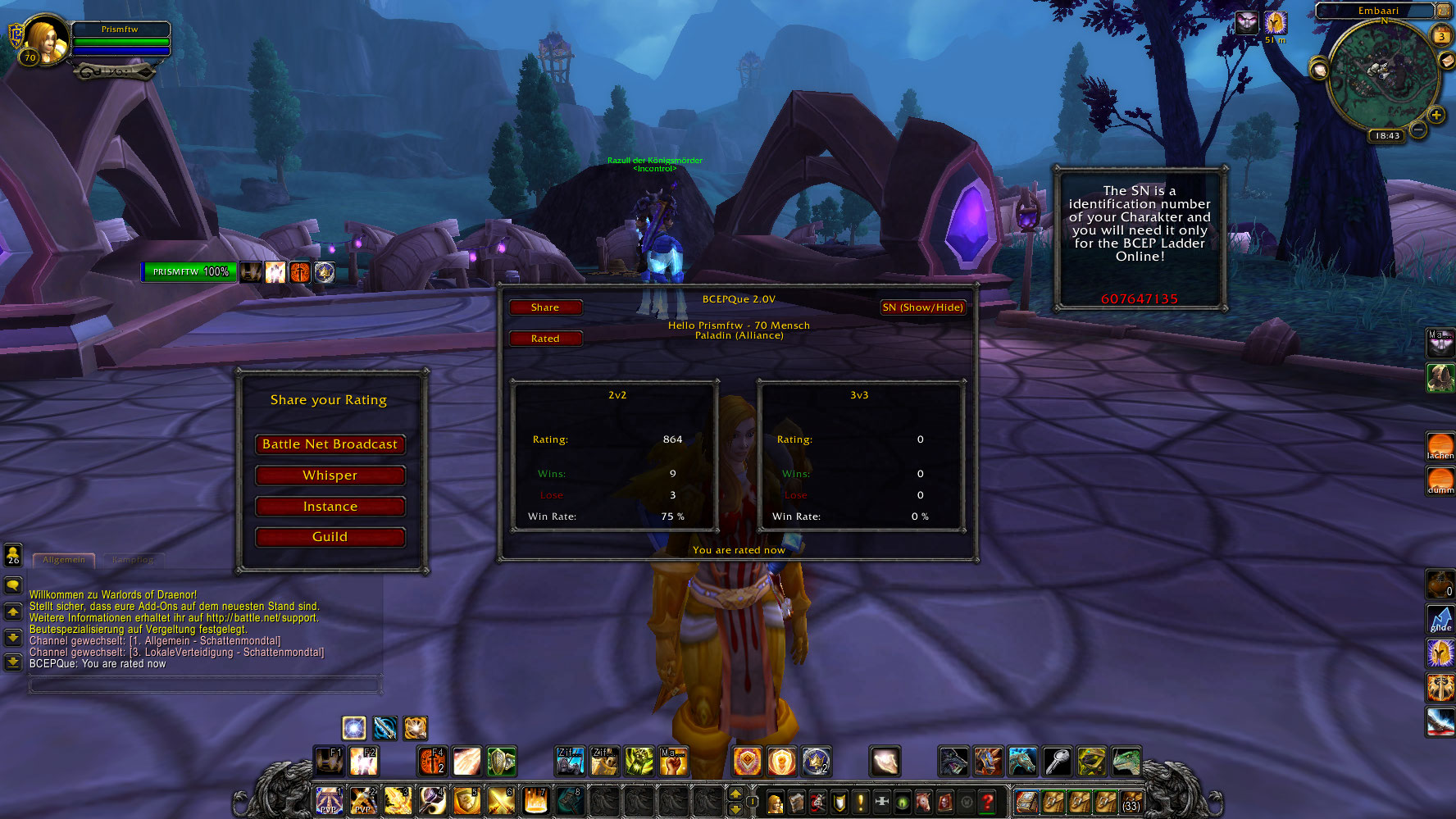Share rating to Instance chat
The image size is (1456, 819).
pos(330,507)
